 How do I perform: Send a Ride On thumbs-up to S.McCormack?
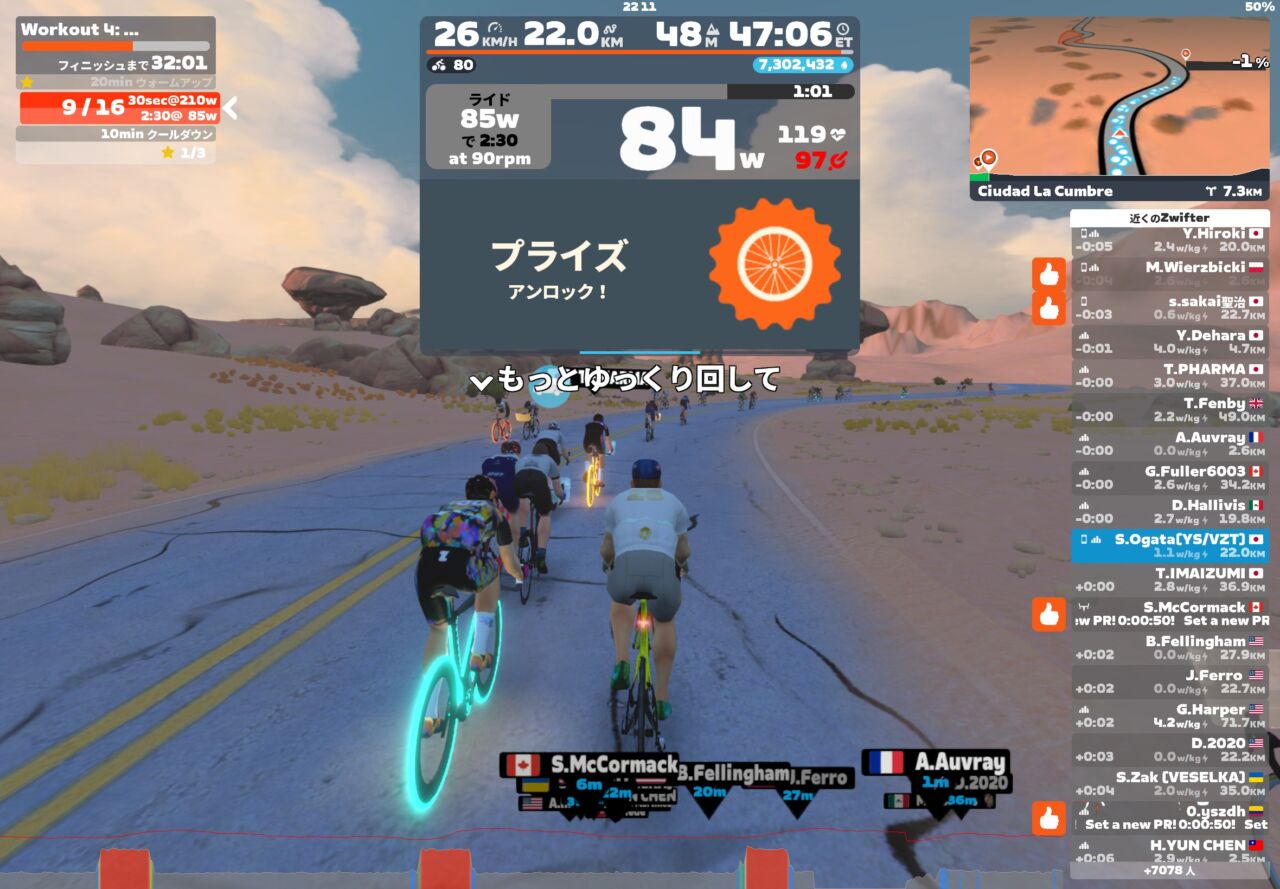click(1048, 614)
